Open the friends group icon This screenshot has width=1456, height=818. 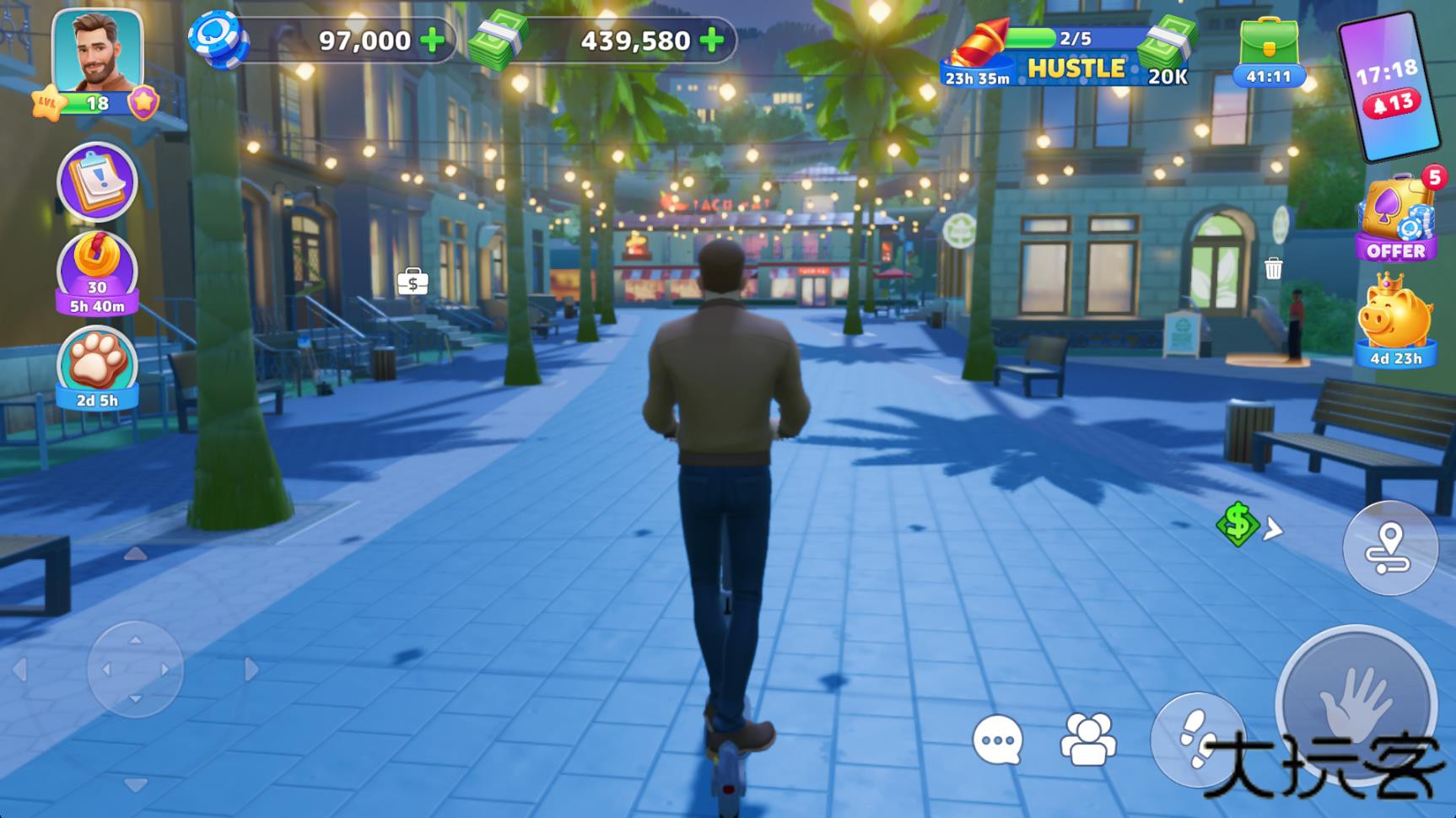click(1088, 740)
